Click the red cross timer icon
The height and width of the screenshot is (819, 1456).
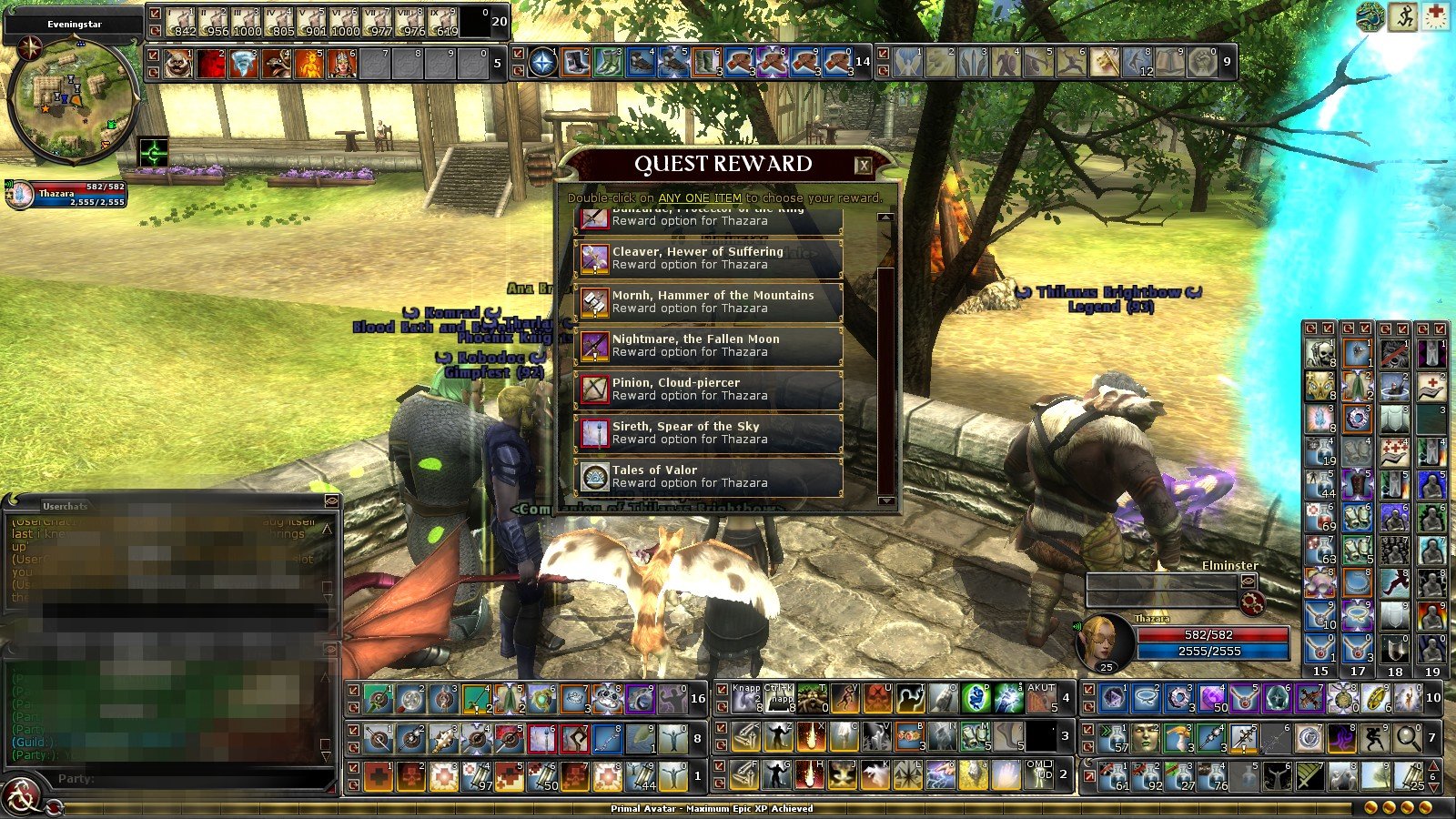coord(1434,17)
